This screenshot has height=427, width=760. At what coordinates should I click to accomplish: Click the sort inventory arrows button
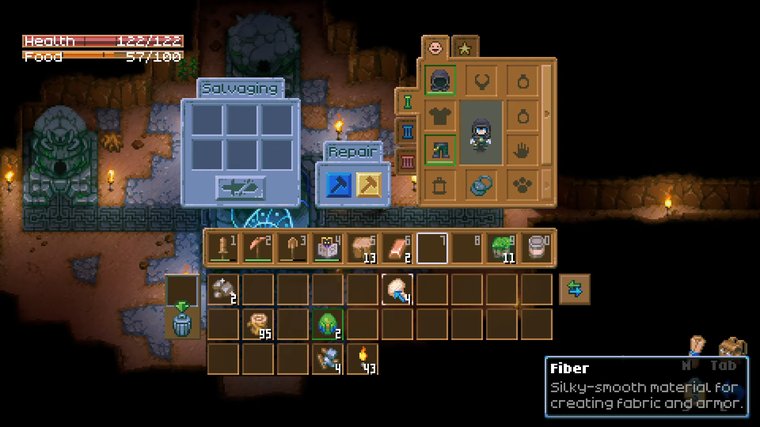[x=575, y=289]
